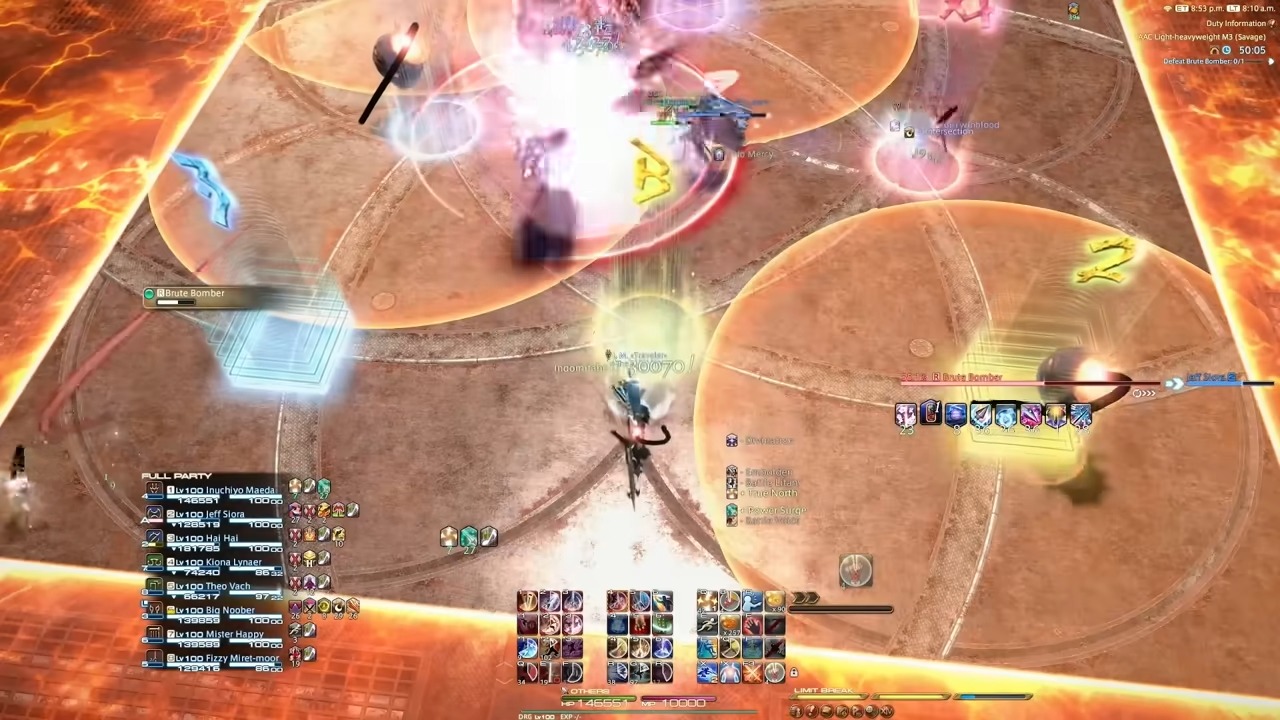Viewport: 1280px width, 720px height.
Task: Click Hai Hai's job icon in the party list
Action: 153,538
